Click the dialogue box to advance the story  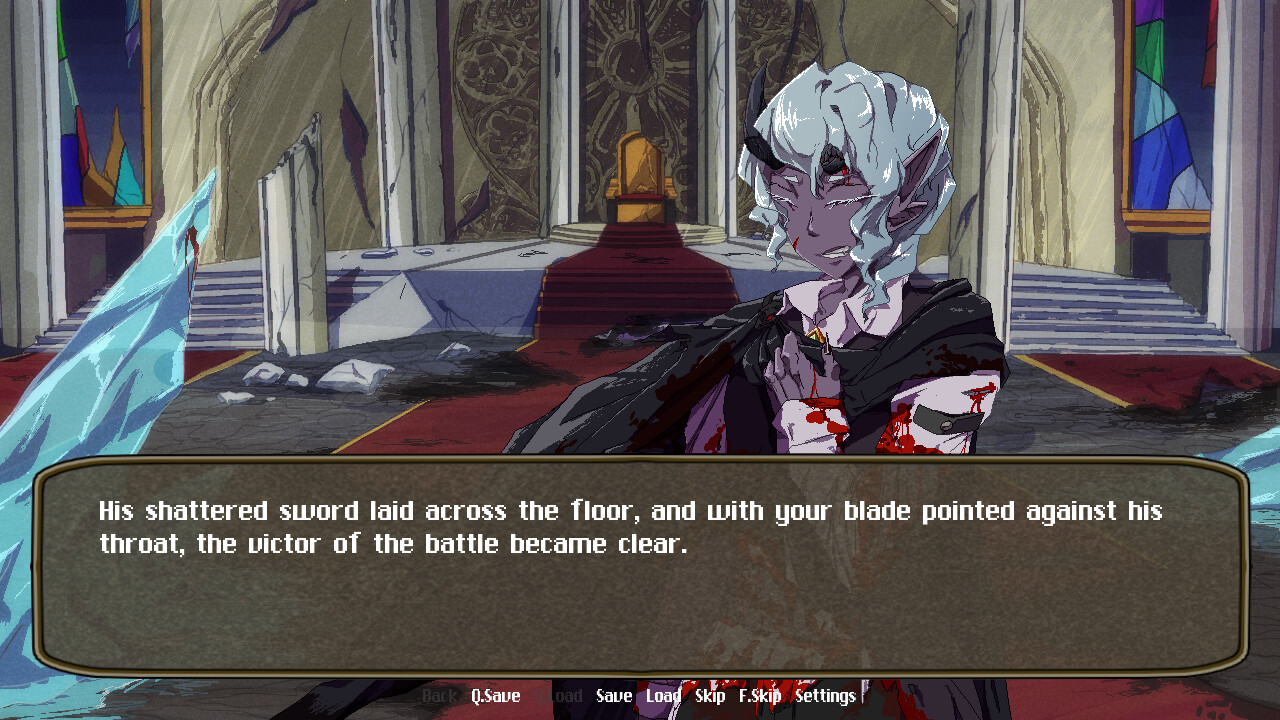pos(640,600)
